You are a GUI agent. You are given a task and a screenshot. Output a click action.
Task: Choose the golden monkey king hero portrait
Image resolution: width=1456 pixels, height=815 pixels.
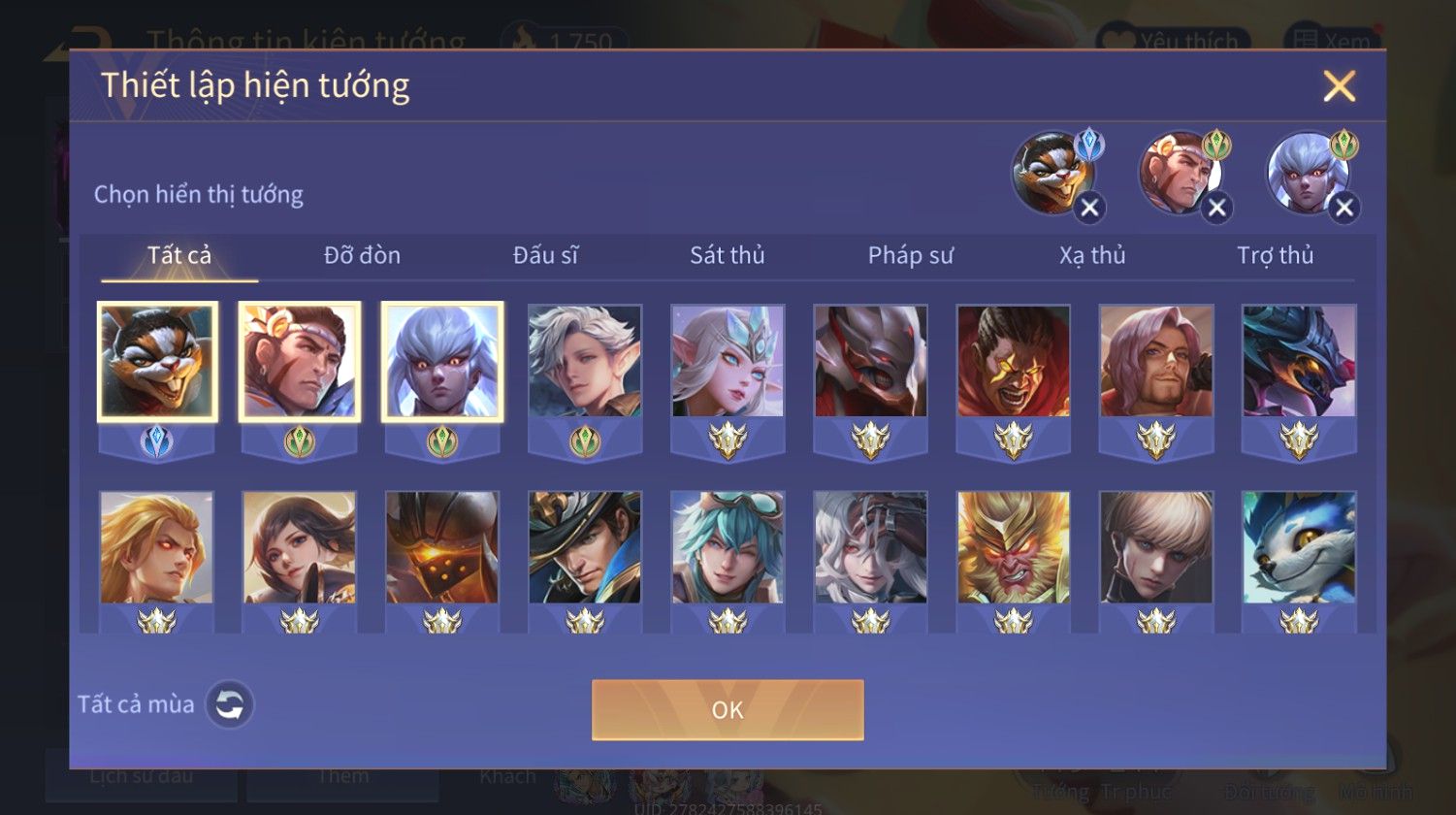pyautogui.click(x=1014, y=547)
